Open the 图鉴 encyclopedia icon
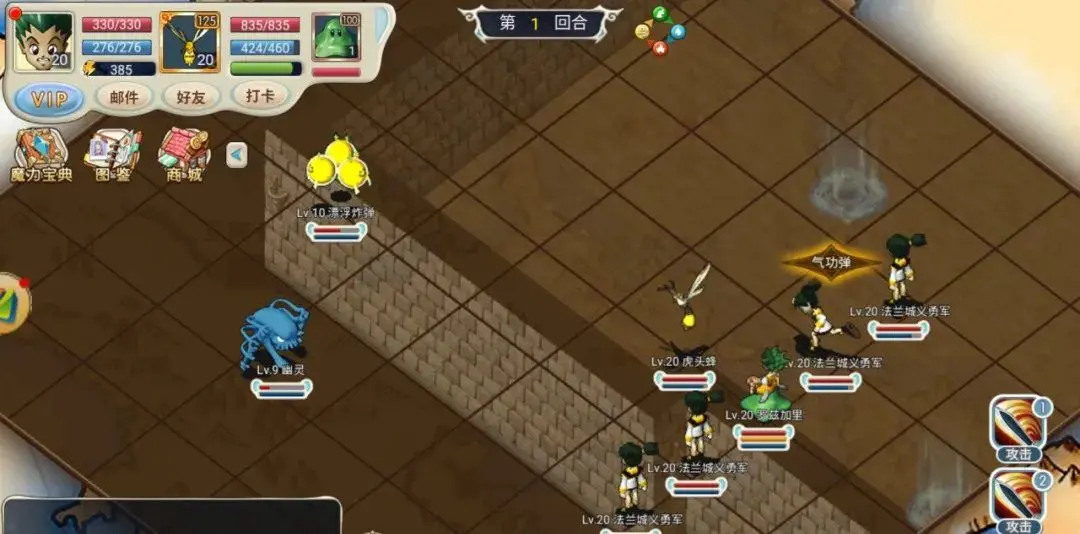The height and width of the screenshot is (534, 1080). 112,156
